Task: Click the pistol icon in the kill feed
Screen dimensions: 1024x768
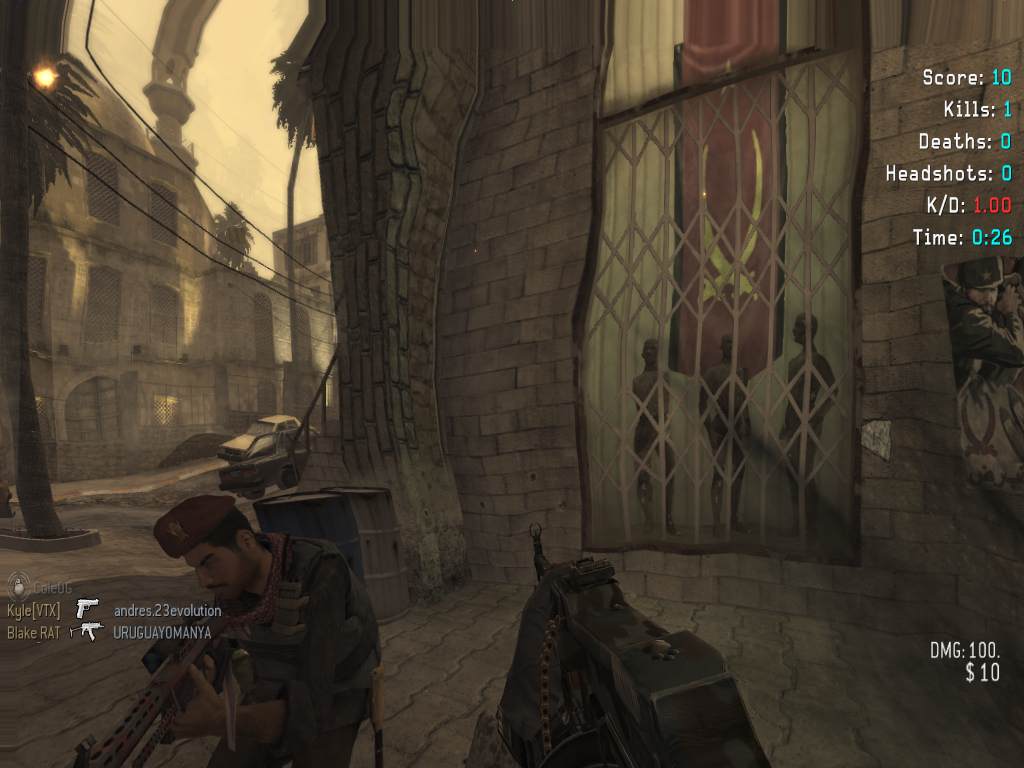Action: tap(89, 609)
